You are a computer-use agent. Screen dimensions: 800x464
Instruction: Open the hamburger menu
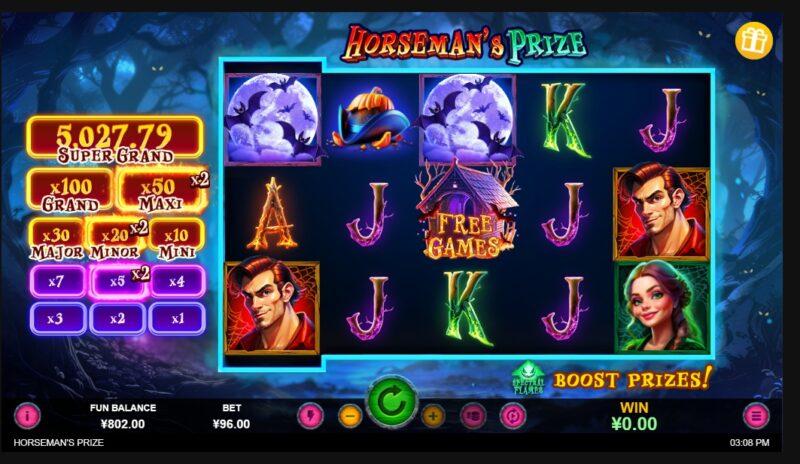(x=756, y=415)
